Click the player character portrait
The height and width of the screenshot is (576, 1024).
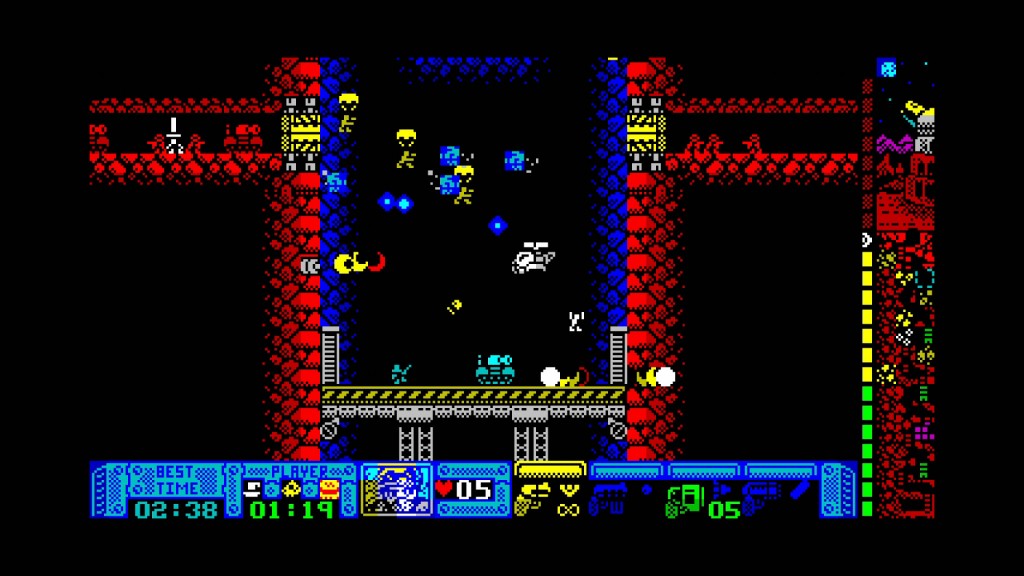tap(397, 490)
